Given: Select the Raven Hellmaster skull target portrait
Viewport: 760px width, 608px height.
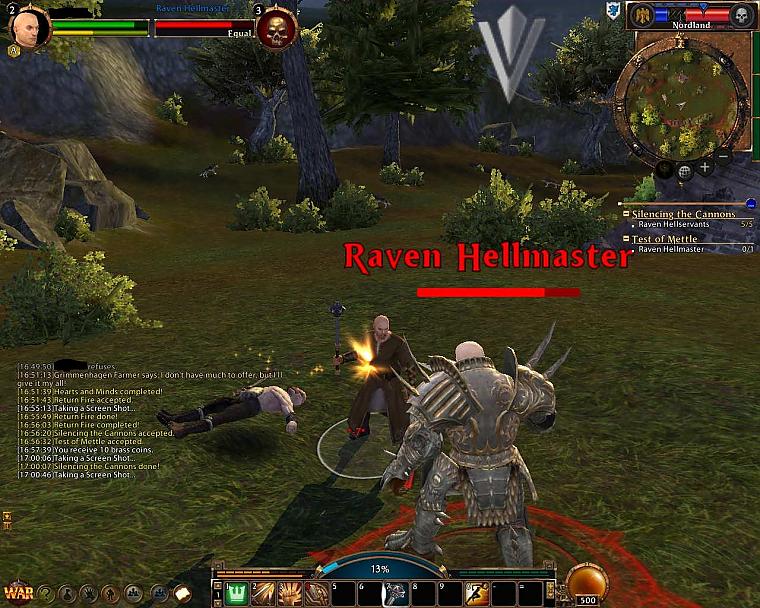Looking at the screenshot, I should (x=276, y=30).
